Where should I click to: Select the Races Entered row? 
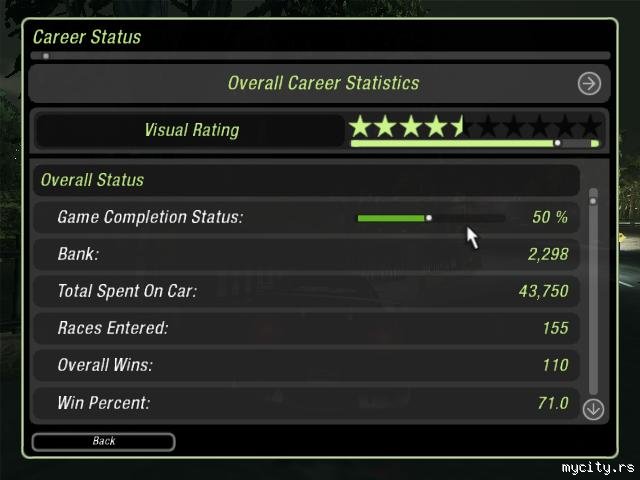click(x=305, y=328)
